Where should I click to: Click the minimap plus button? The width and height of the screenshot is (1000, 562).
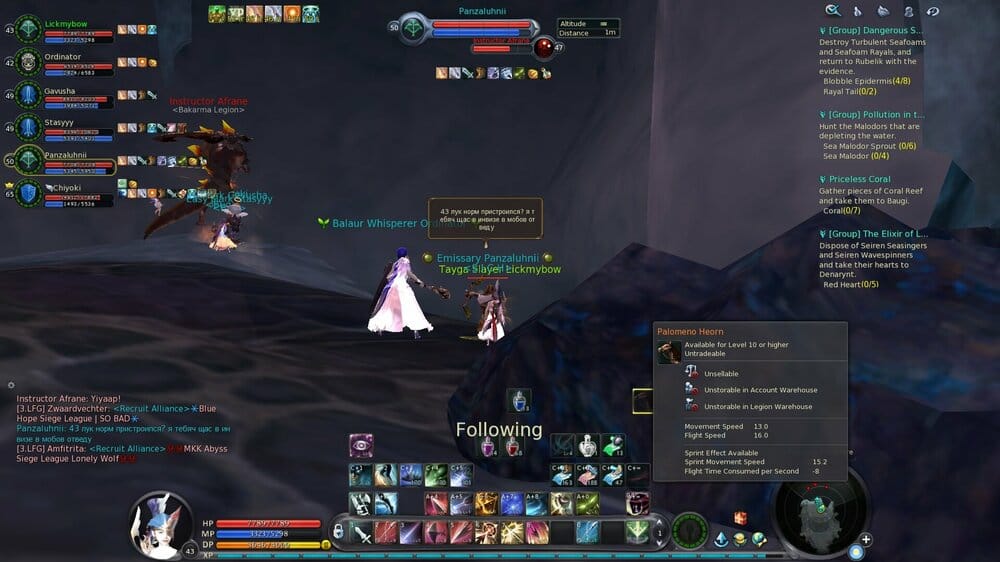pyautogui.click(x=866, y=540)
